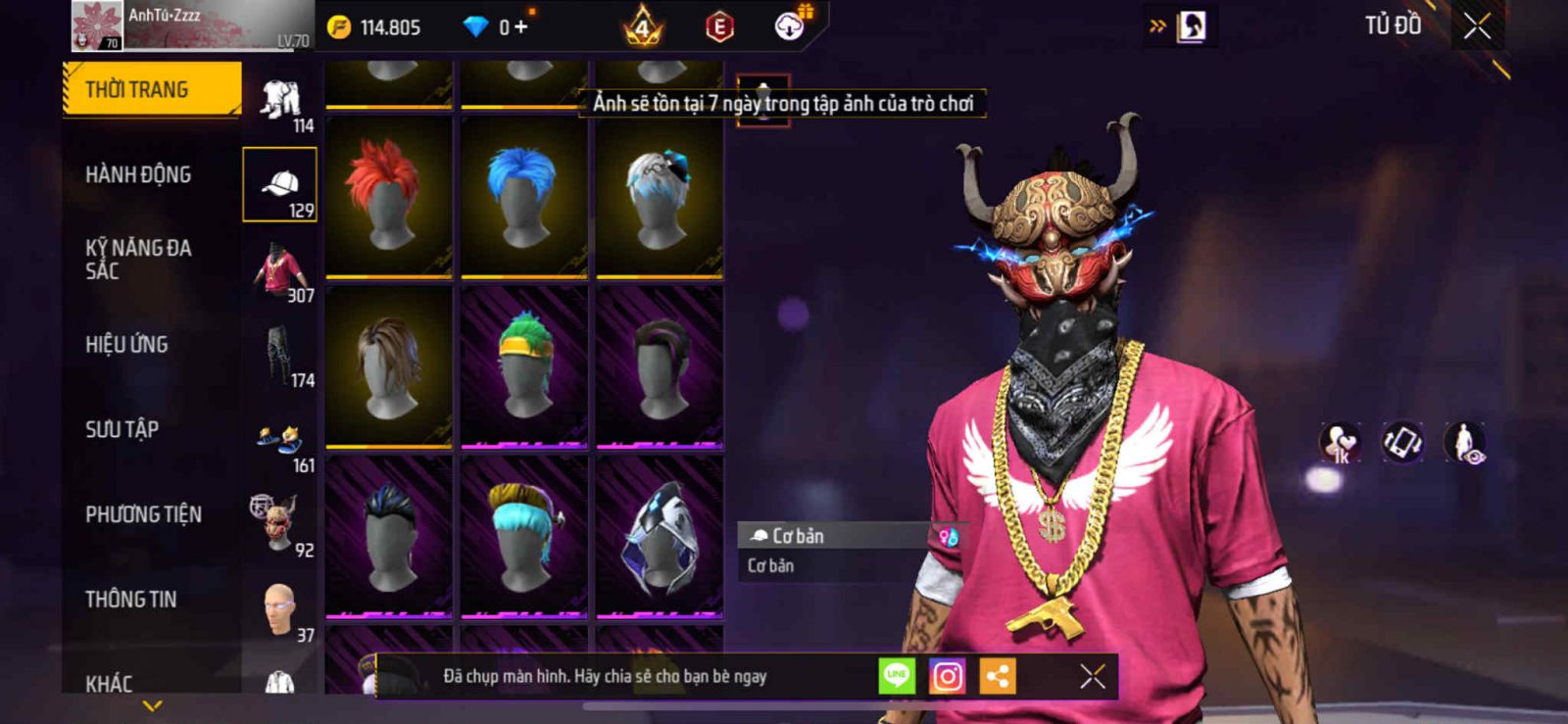Choose the pink shirt tops category
This screenshot has width=1568, height=724.
click(x=280, y=270)
